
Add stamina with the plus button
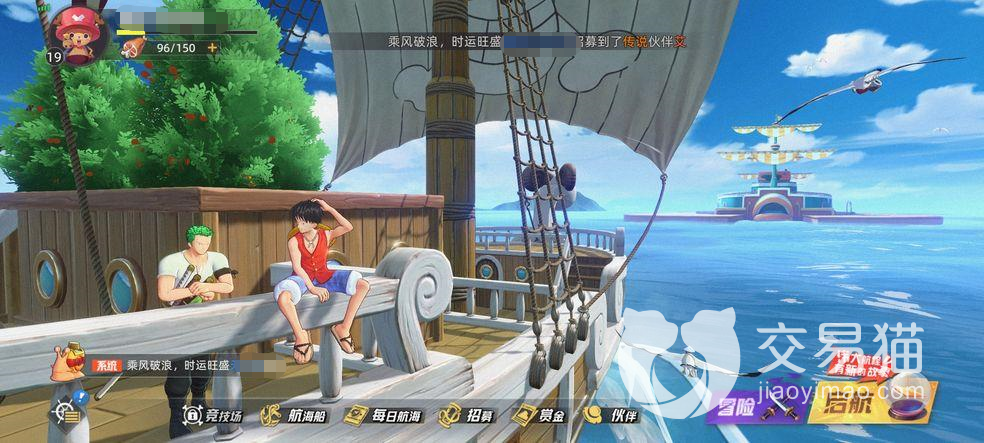(212, 47)
